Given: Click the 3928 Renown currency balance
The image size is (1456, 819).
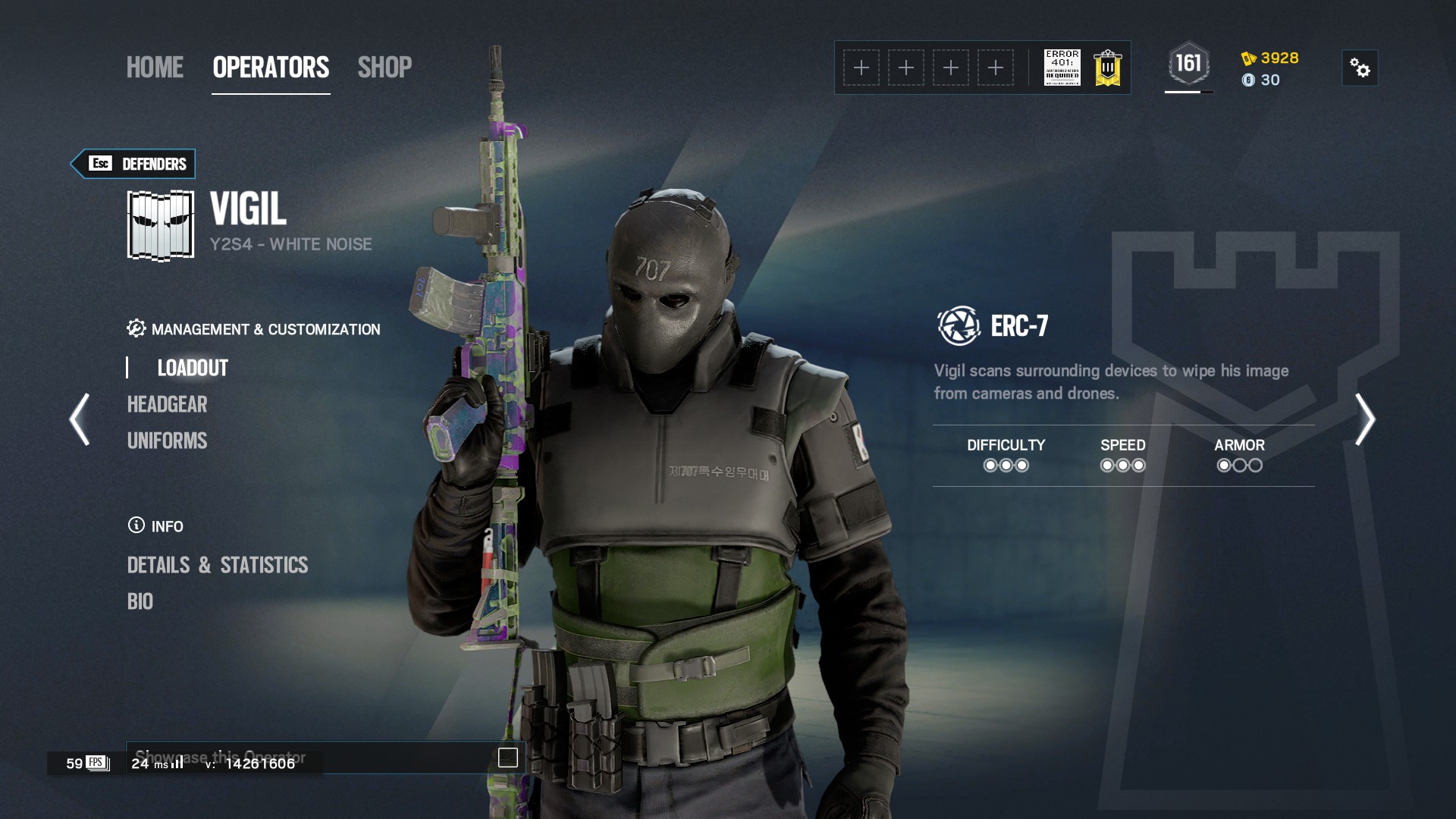Looking at the screenshot, I should pyautogui.click(x=1270, y=58).
